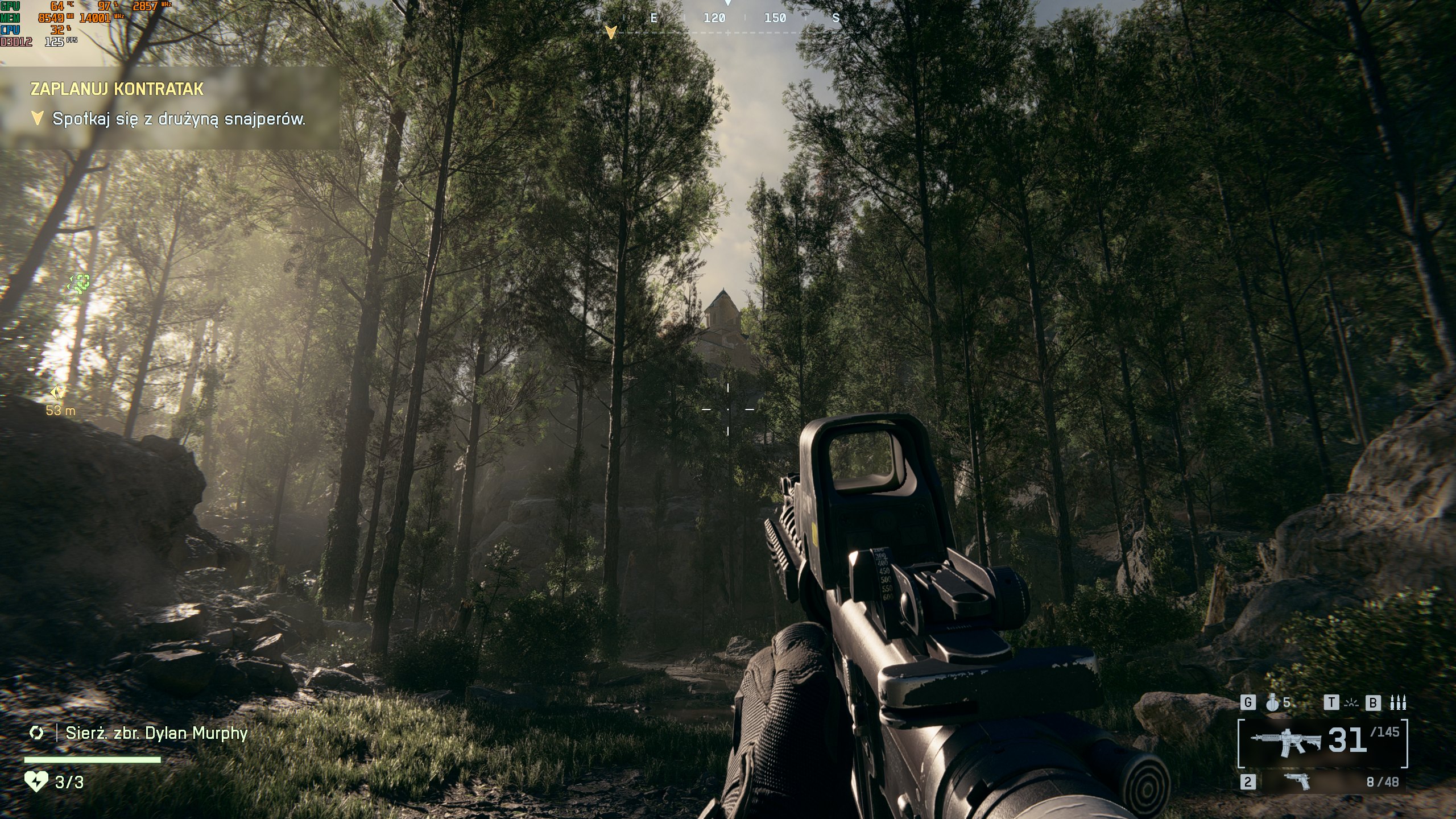The image size is (1456, 819).
Task: Click squad member Dylan Murphy's name
Action: pyautogui.click(x=156, y=733)
